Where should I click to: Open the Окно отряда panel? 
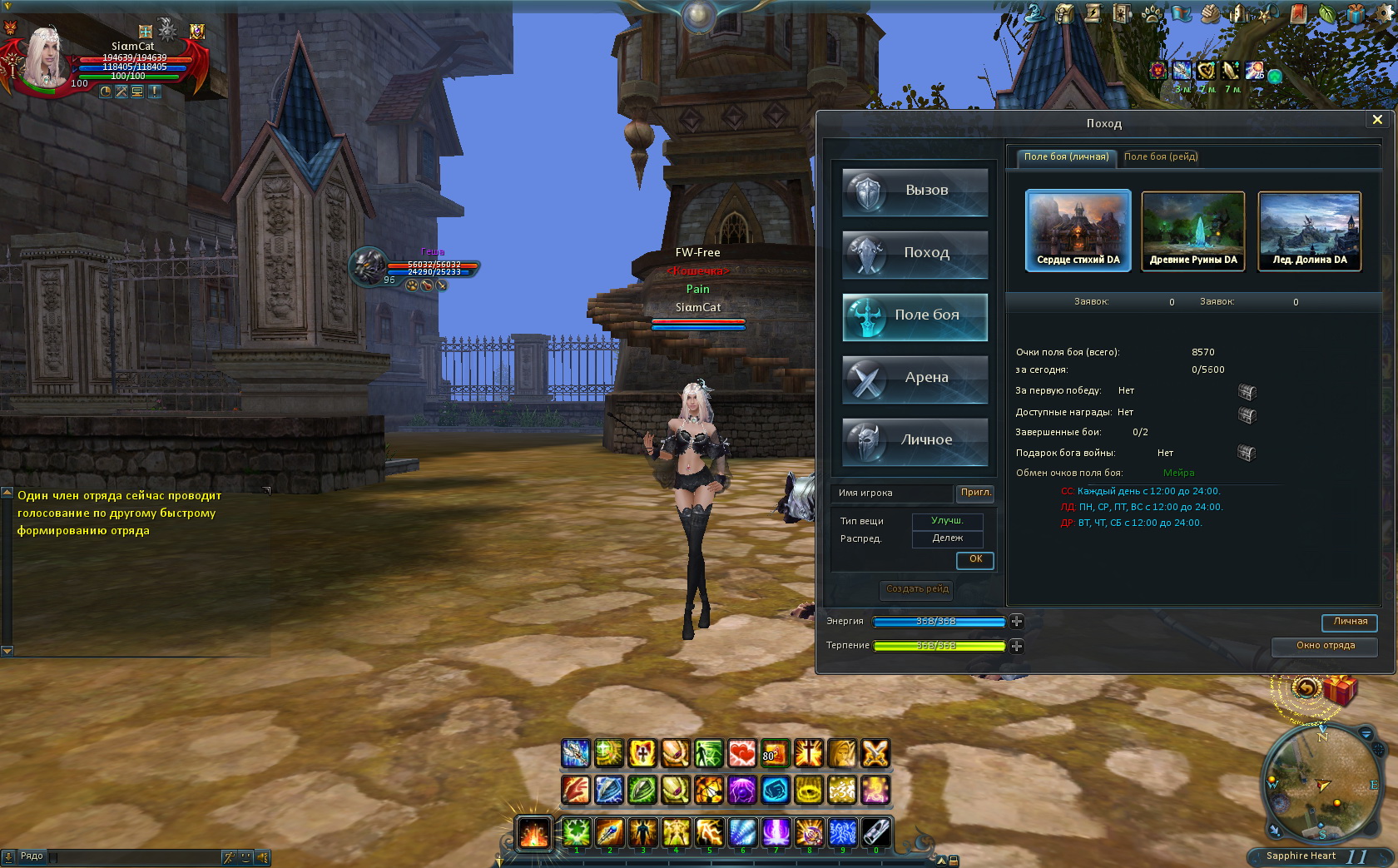[x=1325, y=646]
